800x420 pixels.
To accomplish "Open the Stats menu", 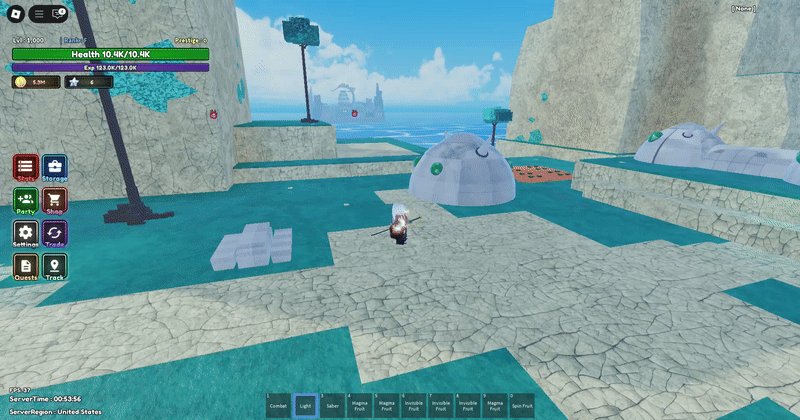I will (x=26, y=168).
